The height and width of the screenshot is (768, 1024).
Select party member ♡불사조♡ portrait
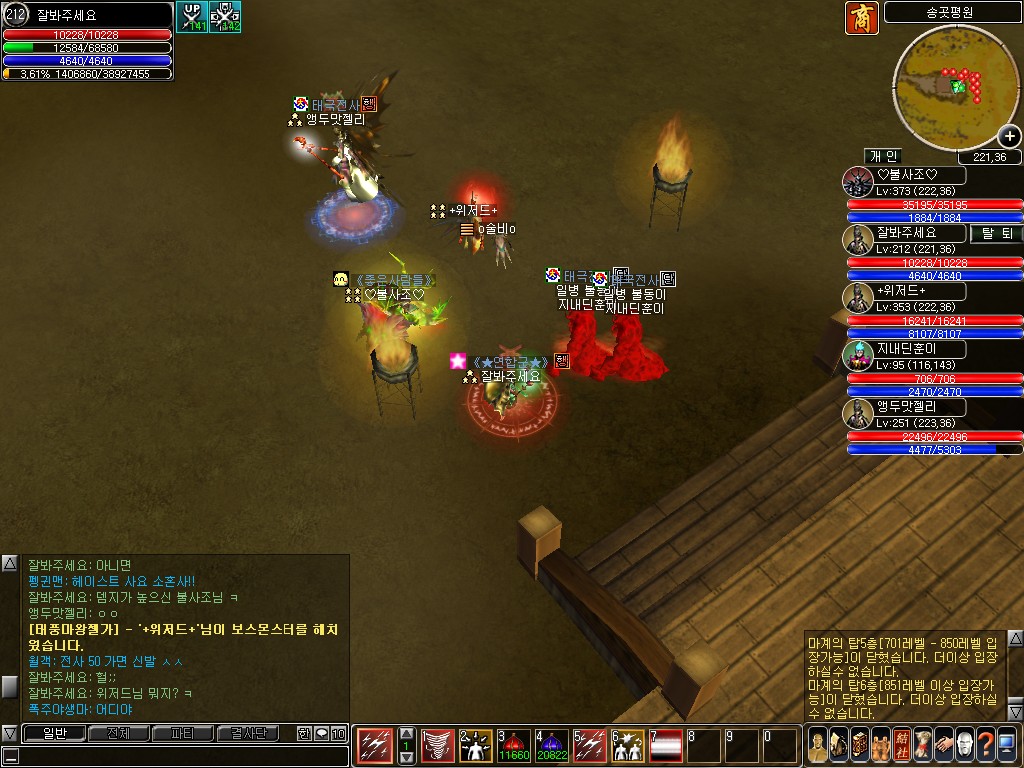click(x=857, y=182)
